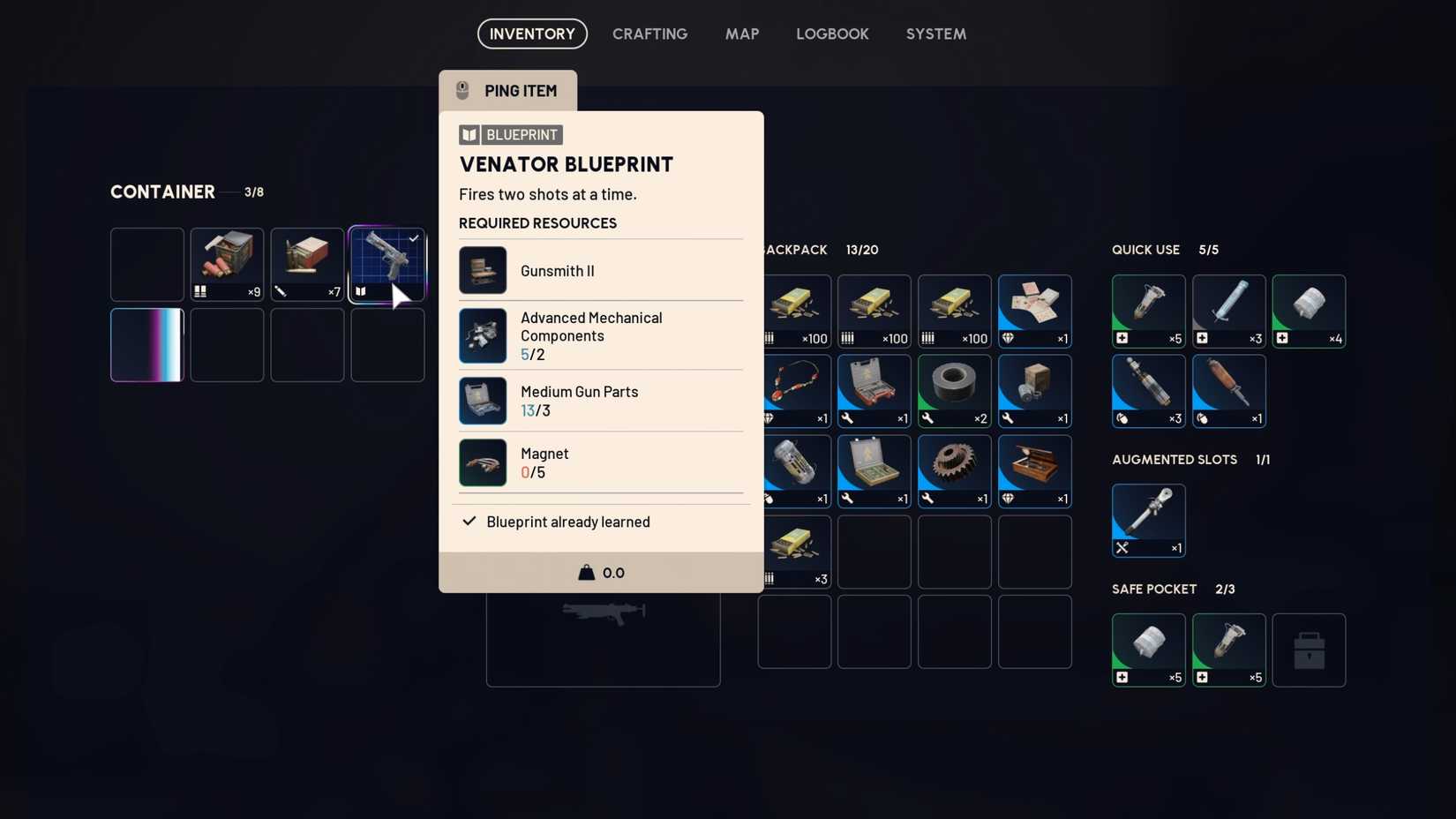Click the Medium Gun Parts resource icon

click(x=482, y=400)
